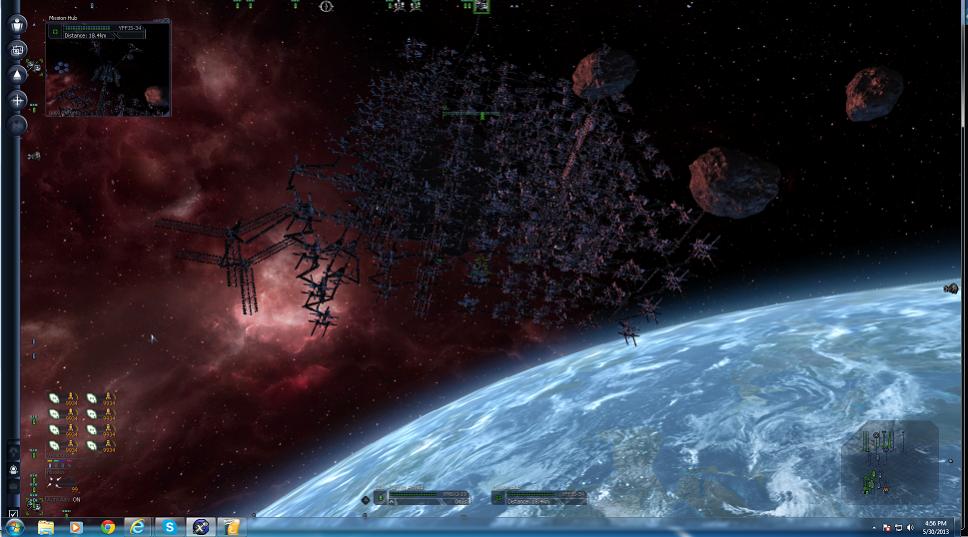Activate the crosshair targeting sidebar button
This screenshot has height=537, width=968.
tap(17, 100)
